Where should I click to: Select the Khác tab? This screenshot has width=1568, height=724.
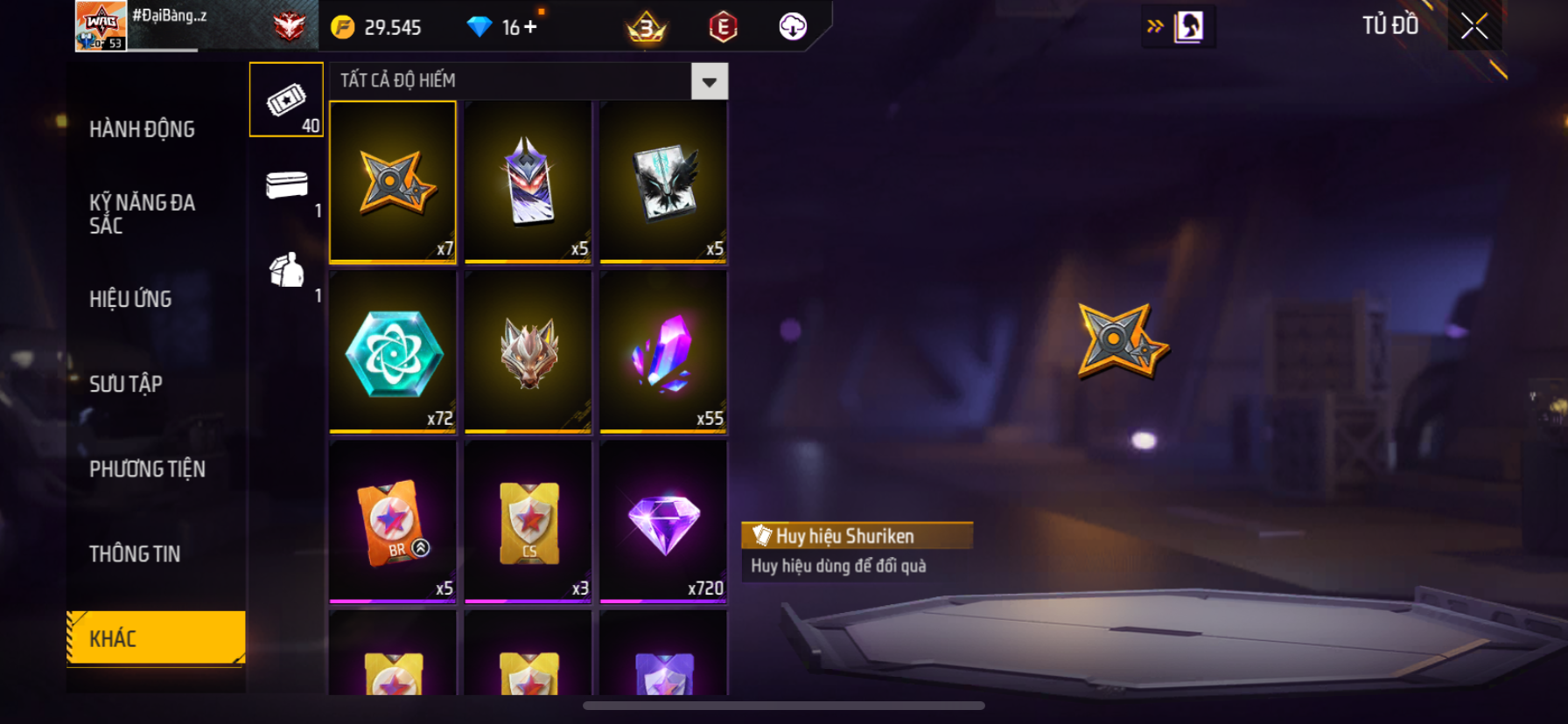[156, 638]
